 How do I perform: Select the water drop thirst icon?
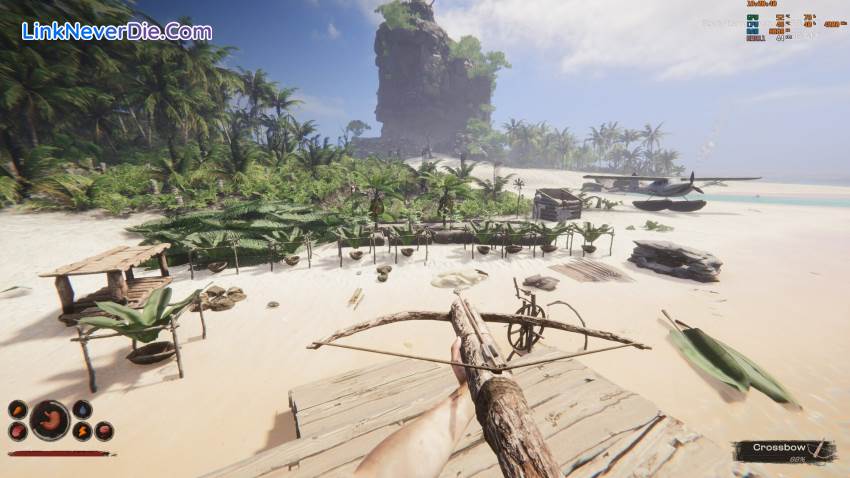point(82,410)
